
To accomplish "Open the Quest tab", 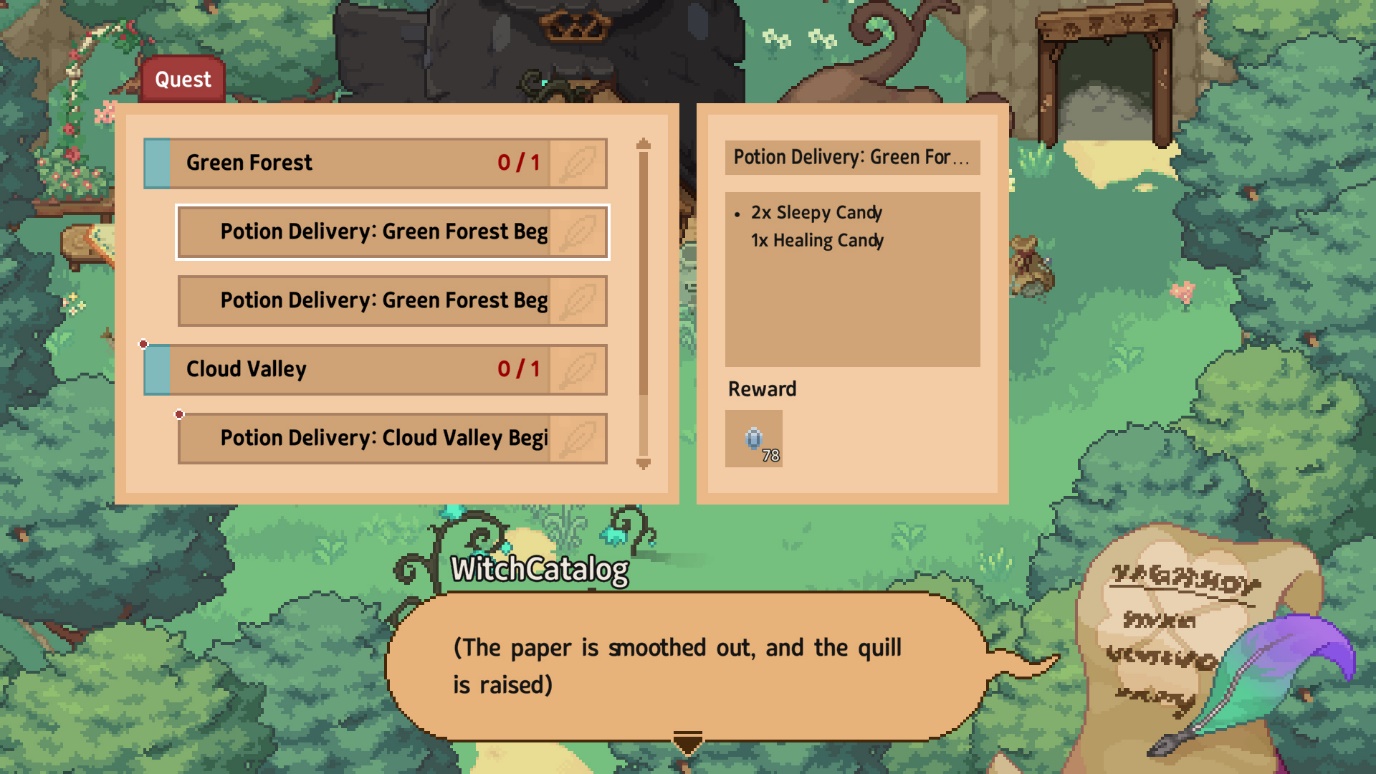I will 183,80.
